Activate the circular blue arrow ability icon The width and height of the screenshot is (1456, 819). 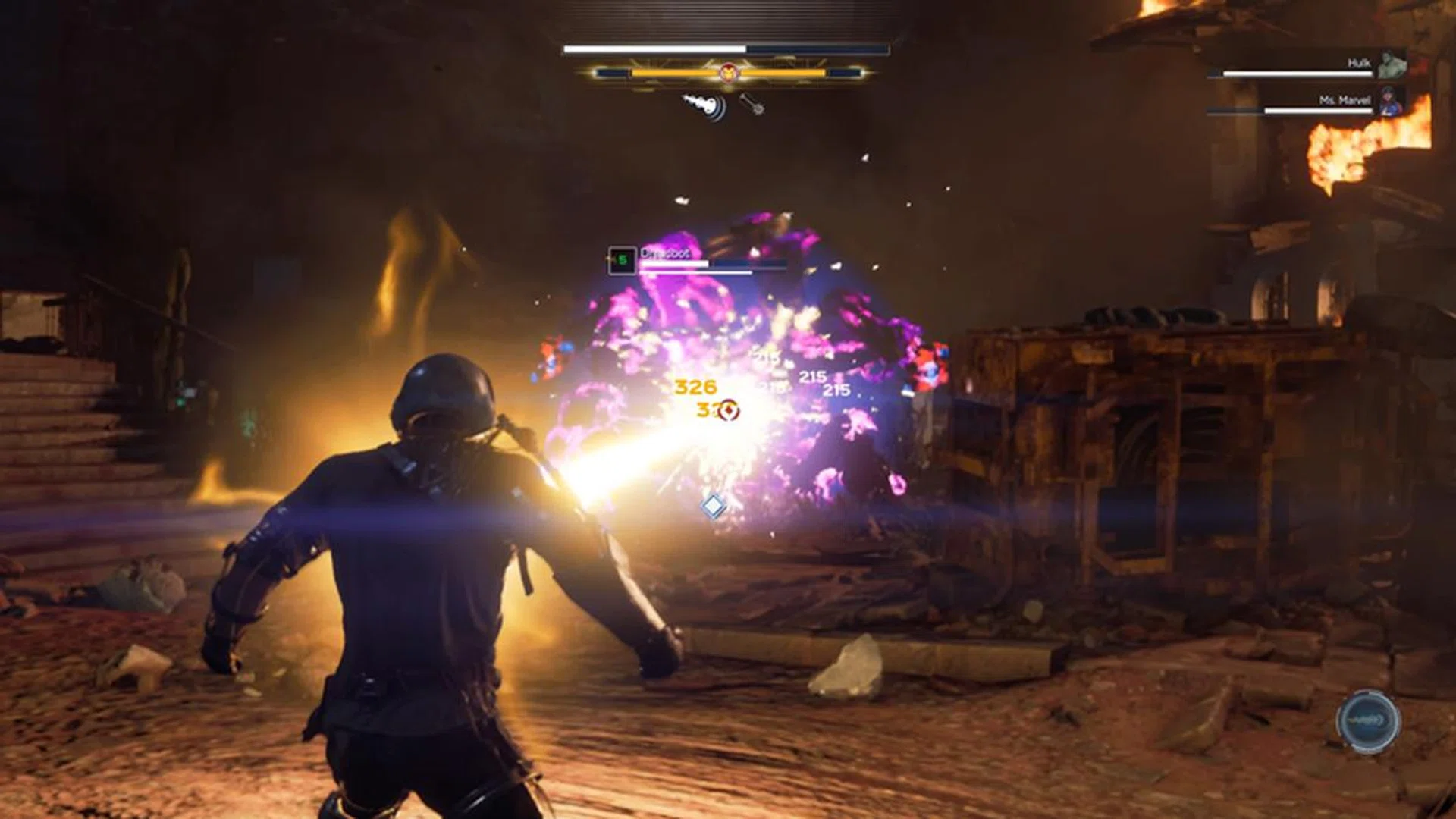point(1368,721)
